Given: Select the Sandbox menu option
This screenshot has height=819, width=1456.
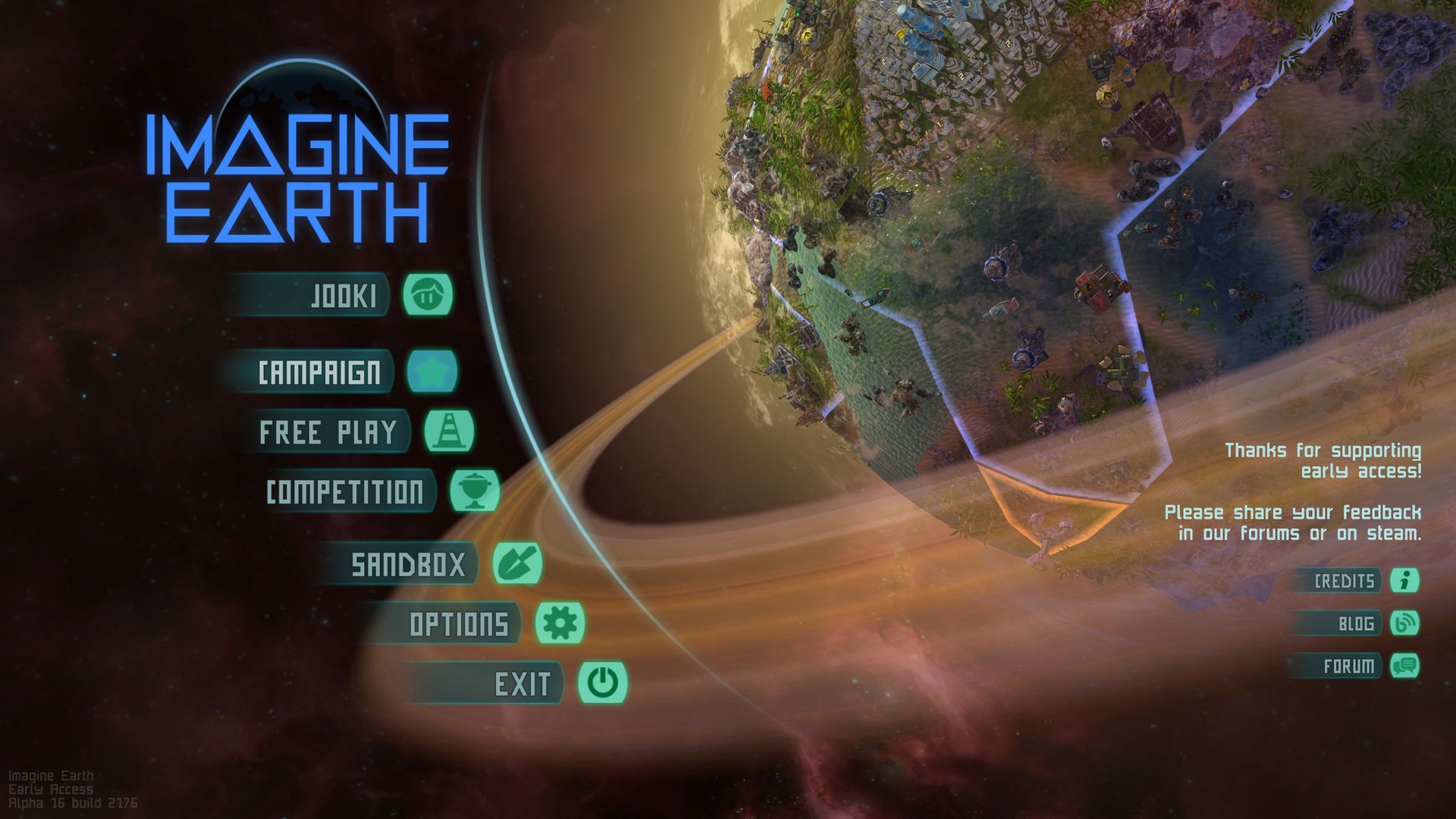Looking at the screenshot, I should tap(412, 564).
